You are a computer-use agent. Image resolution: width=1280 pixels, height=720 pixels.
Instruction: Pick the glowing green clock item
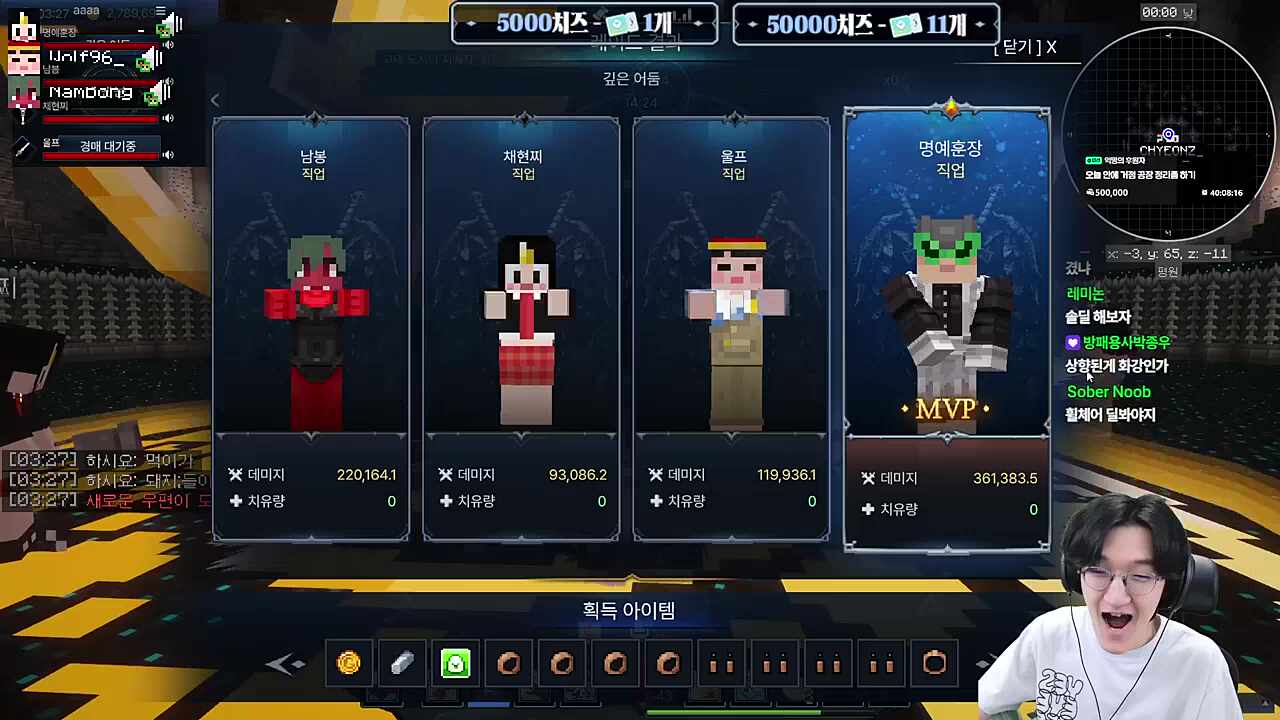point(455,662)
